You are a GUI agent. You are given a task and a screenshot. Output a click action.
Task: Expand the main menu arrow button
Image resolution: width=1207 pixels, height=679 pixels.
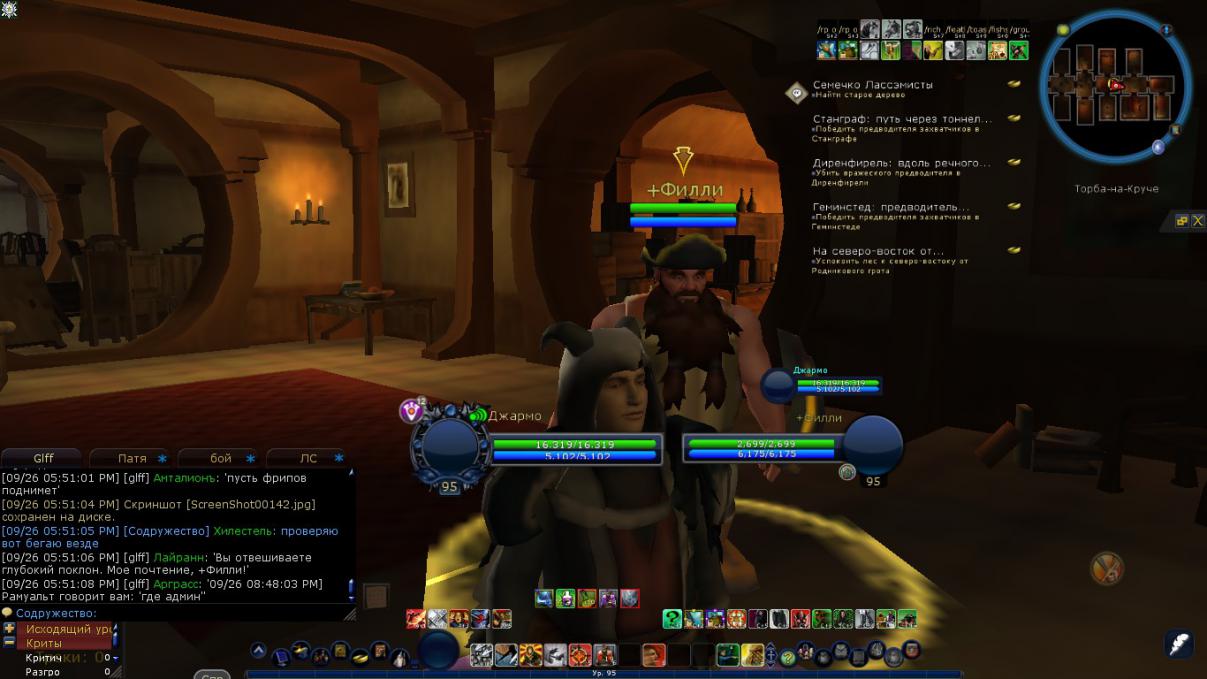[x=258, y=651]
